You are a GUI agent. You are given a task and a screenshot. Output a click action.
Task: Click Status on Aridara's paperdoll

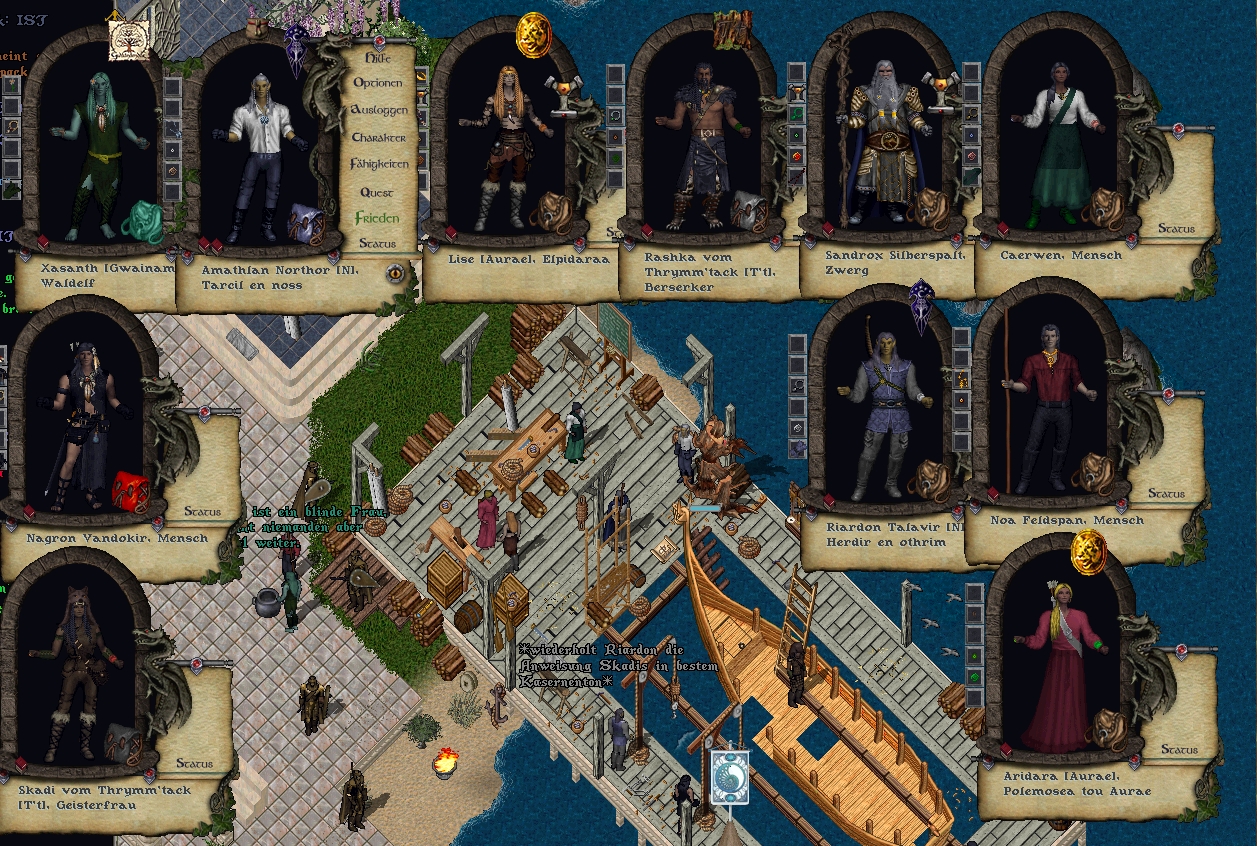(x=1179, y=750)
